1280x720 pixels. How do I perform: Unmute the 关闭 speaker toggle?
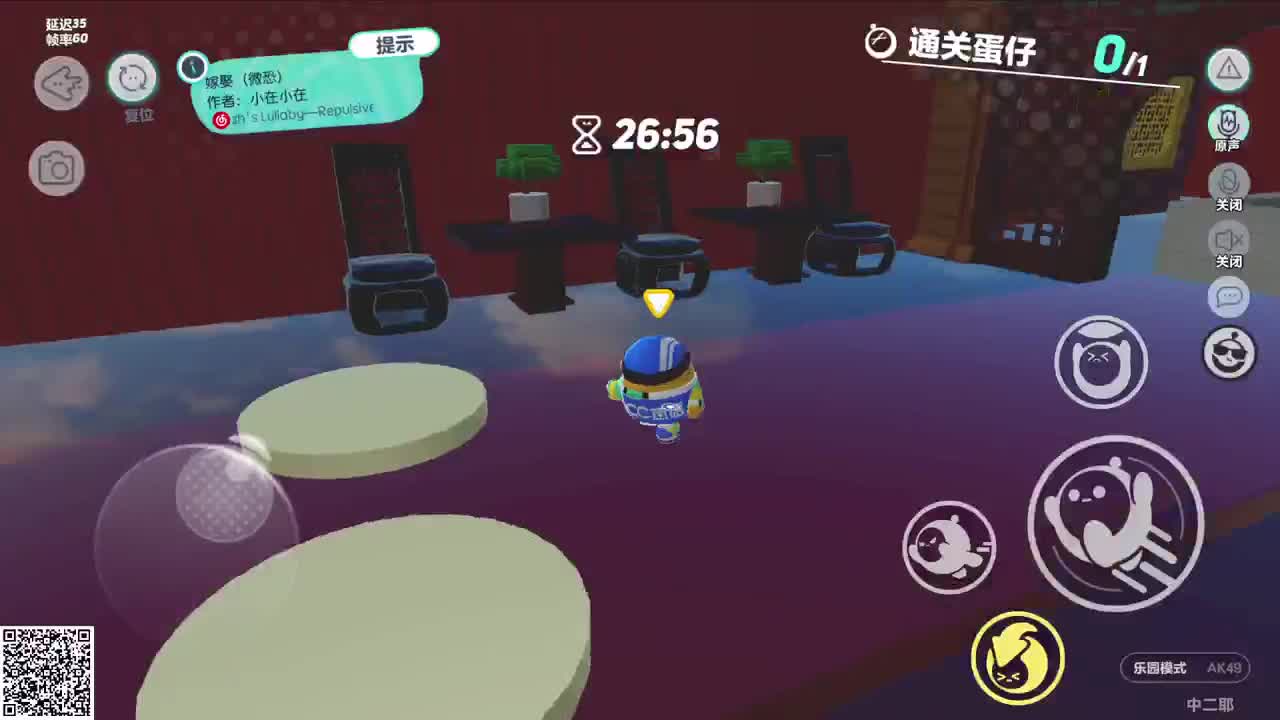point(1228,240)
